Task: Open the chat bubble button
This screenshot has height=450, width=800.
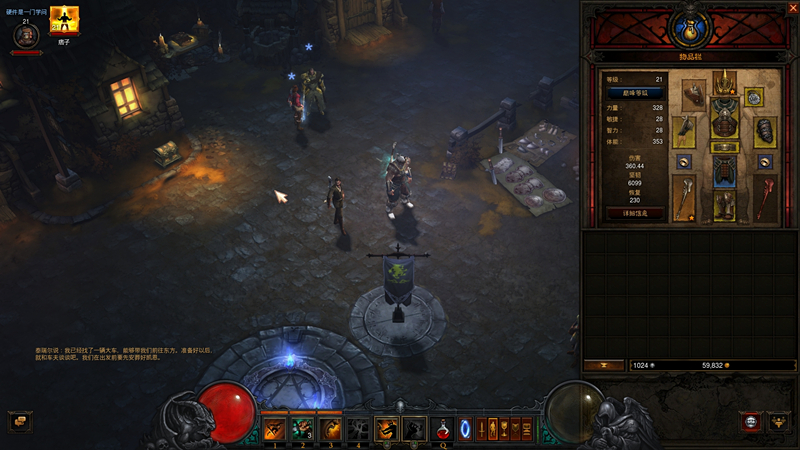Action: [19, 421]
